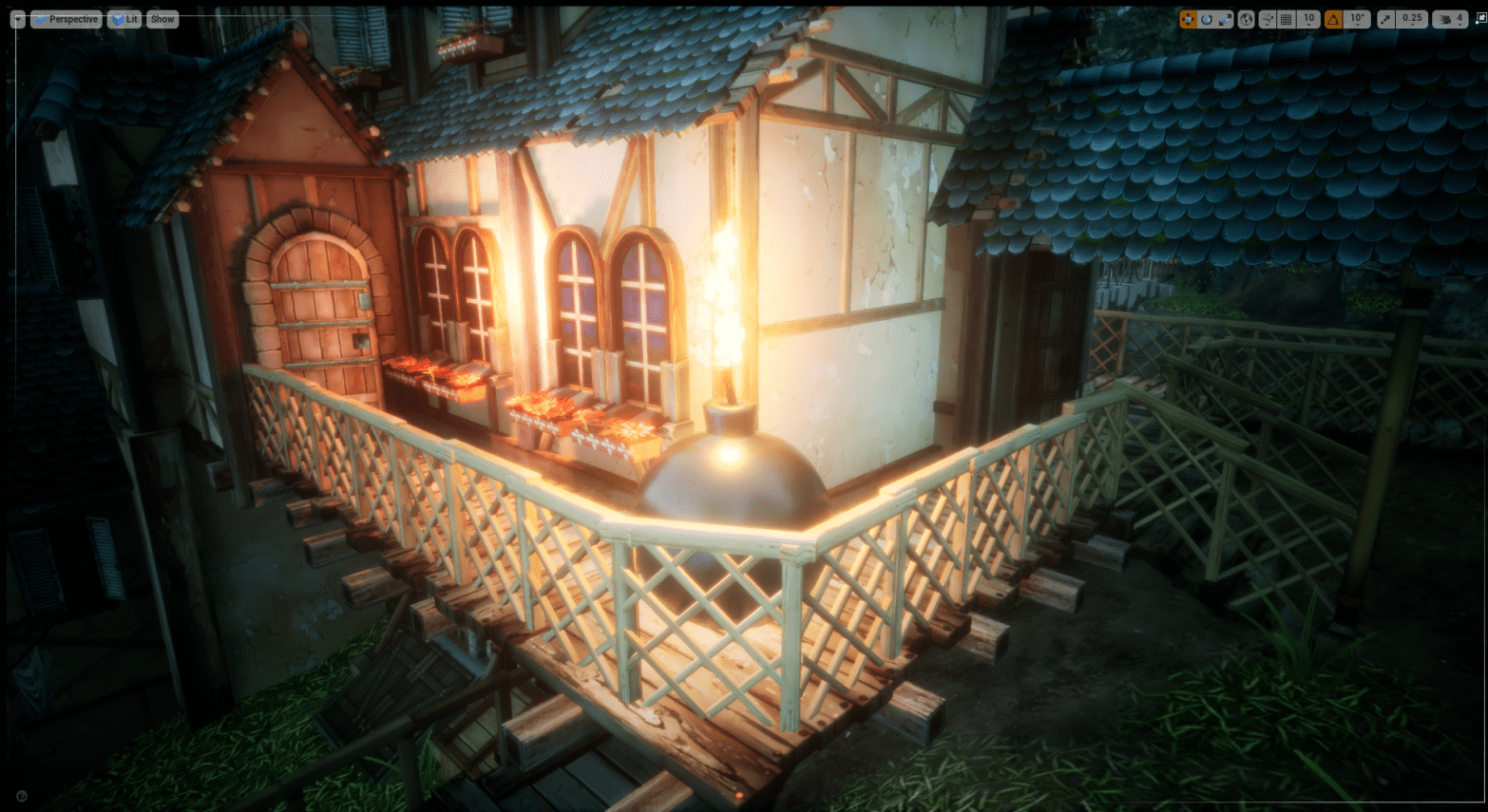Toggle grid snapping
Screen dimensions: 1488x812
click(1287, 19)
